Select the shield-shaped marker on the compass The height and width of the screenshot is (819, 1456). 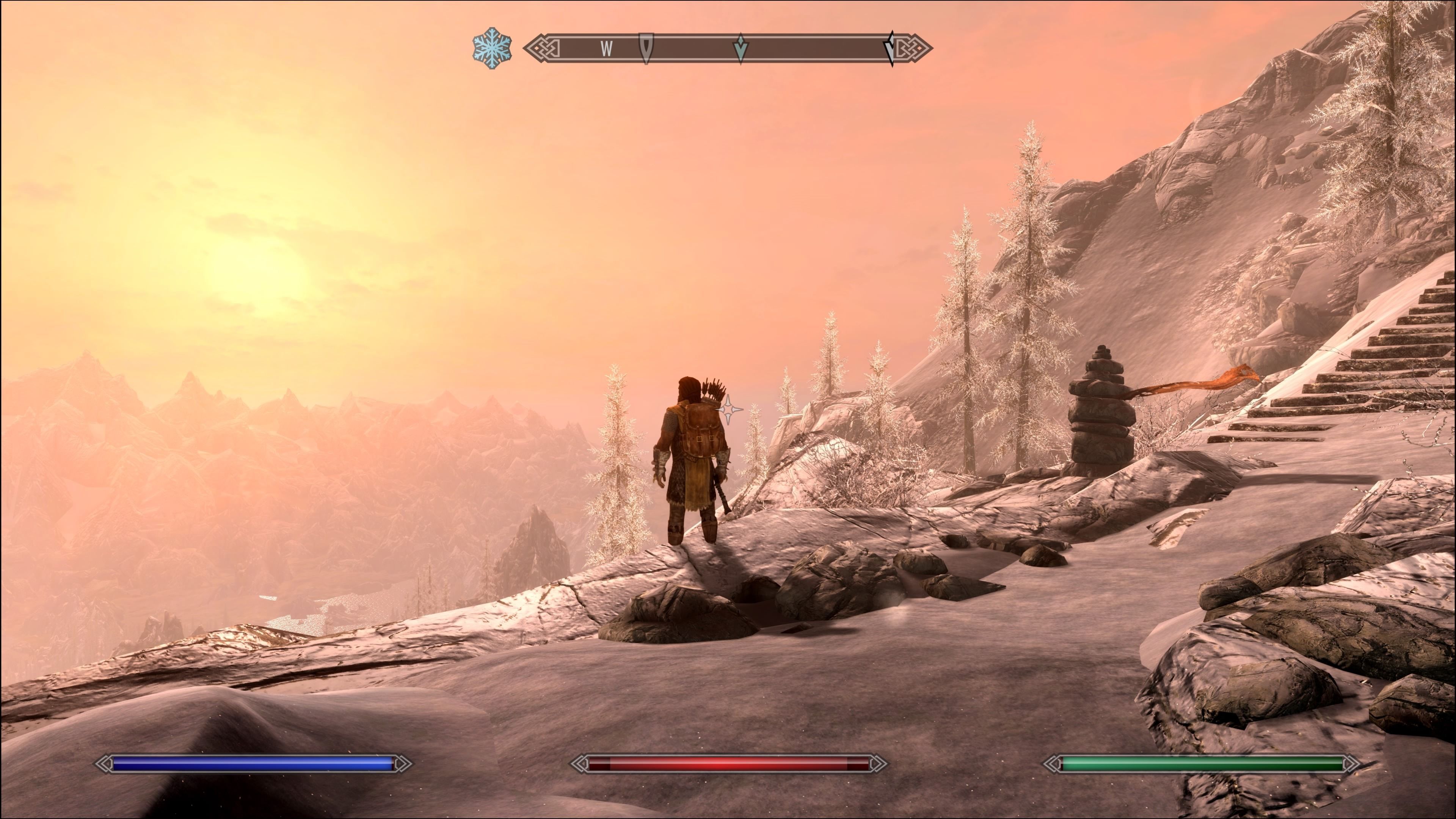646,47
